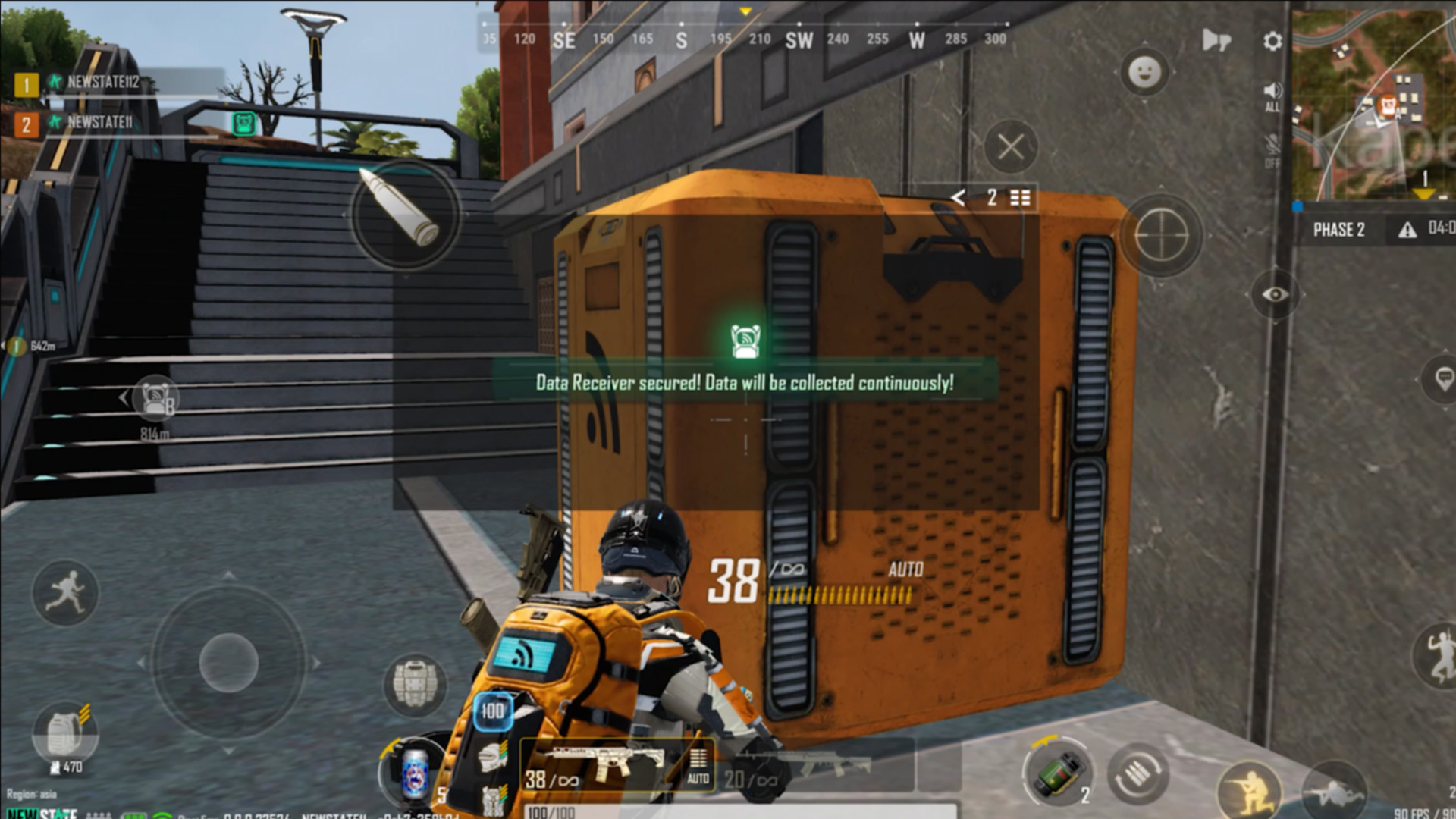
Task: Toggle the free-look eye button
Action: pyautogui.click(x=1275, y=294)
